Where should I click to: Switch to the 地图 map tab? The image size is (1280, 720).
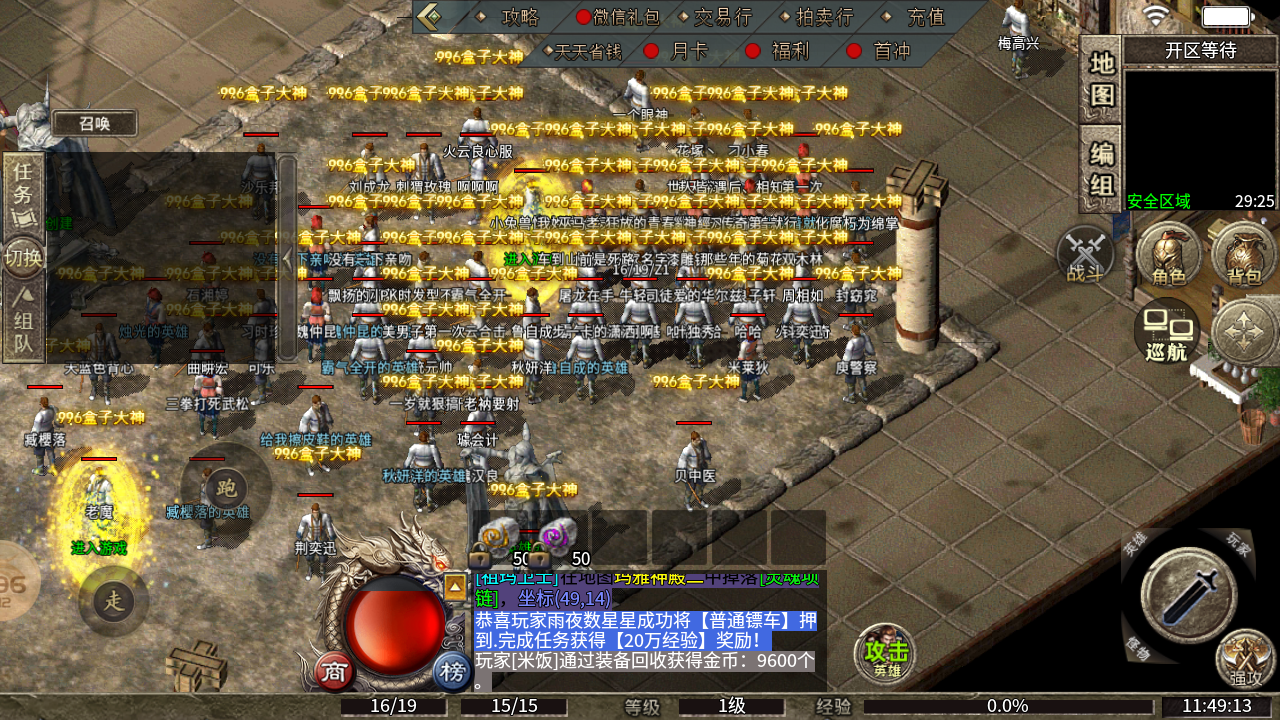click(x=1101, y=79)
